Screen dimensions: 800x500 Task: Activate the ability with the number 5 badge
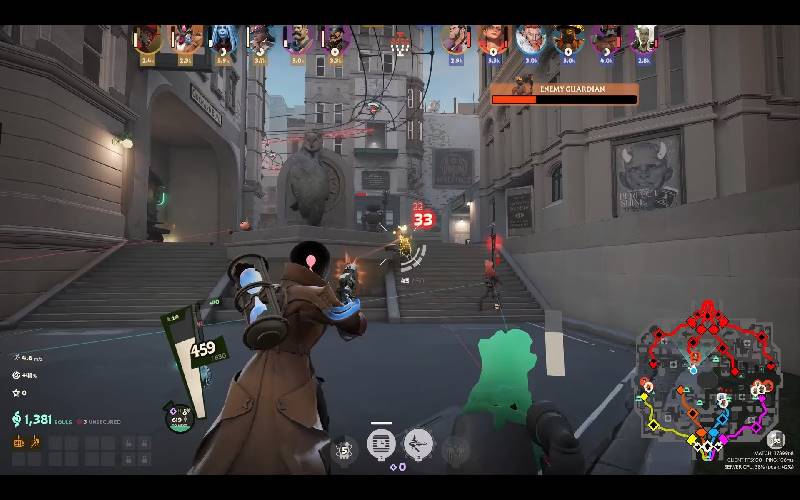coord(344,448)
